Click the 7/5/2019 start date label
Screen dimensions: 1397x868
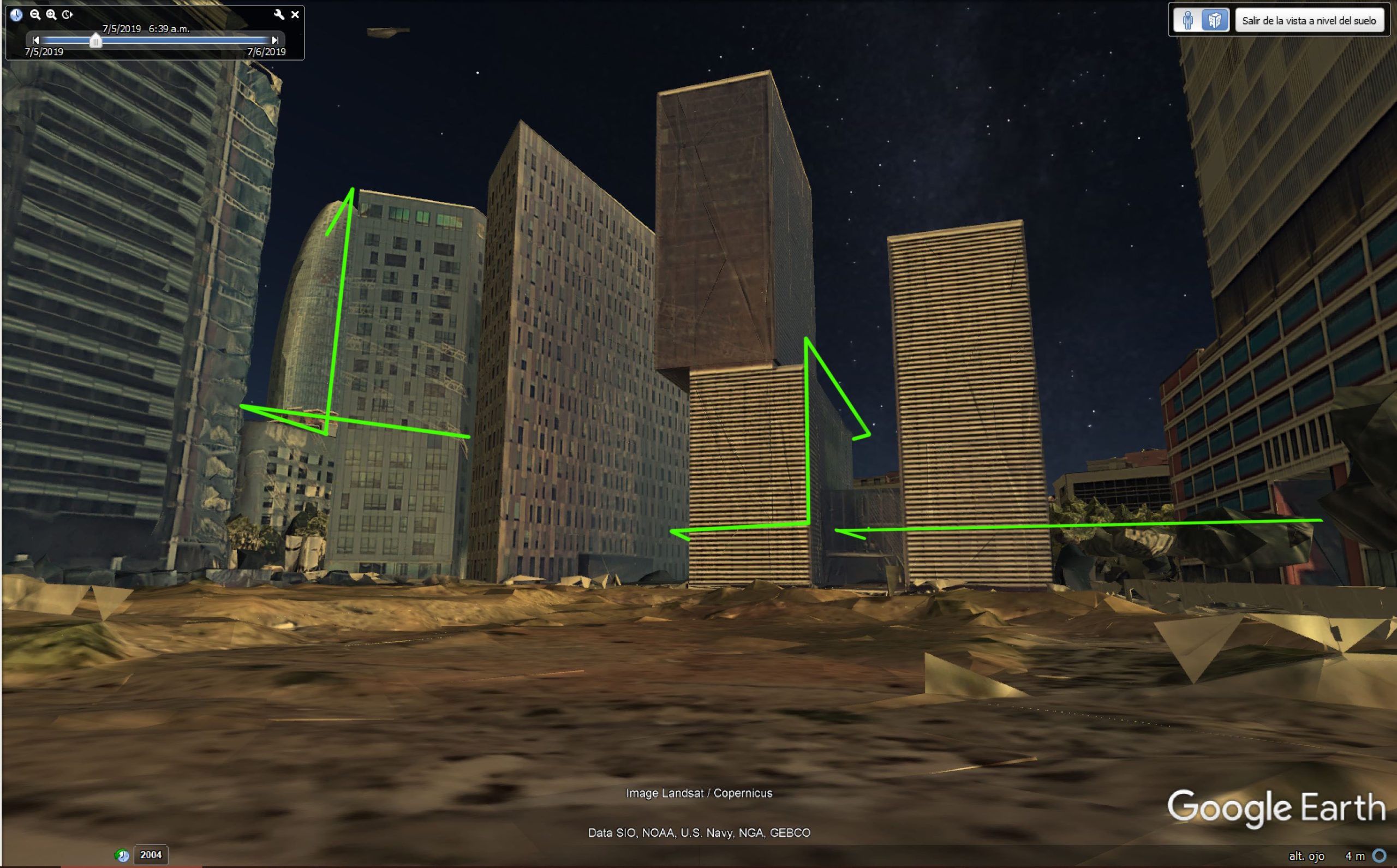43,53
